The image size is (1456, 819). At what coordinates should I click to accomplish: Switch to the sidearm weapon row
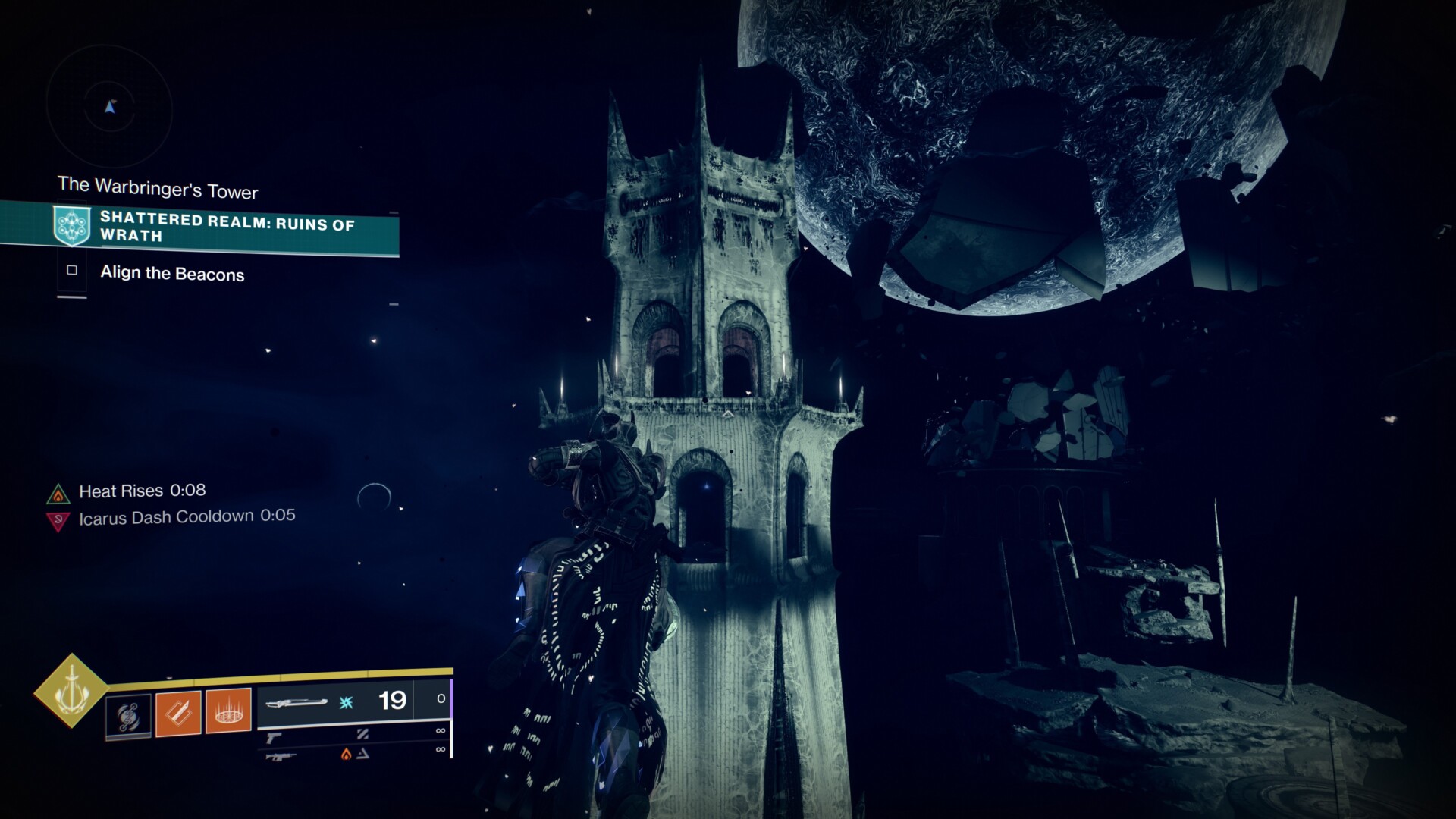(x=353, y=733)
